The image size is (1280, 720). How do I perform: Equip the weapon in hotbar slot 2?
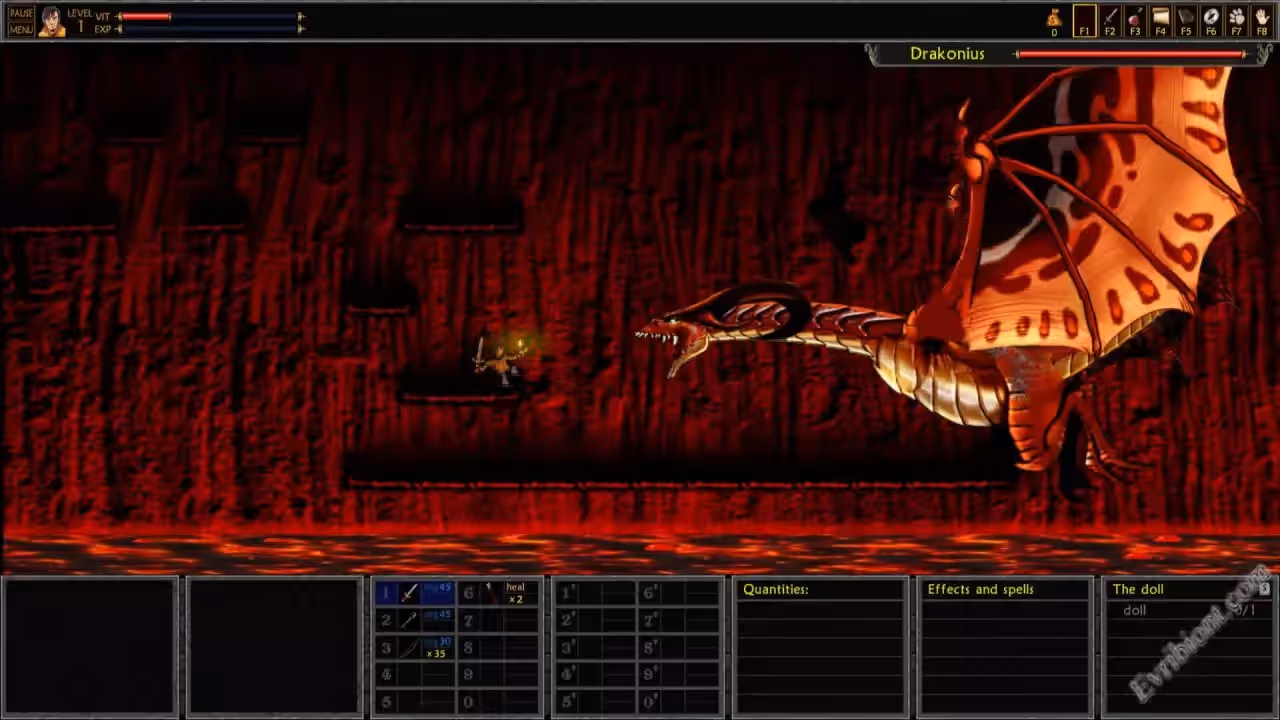410,620
